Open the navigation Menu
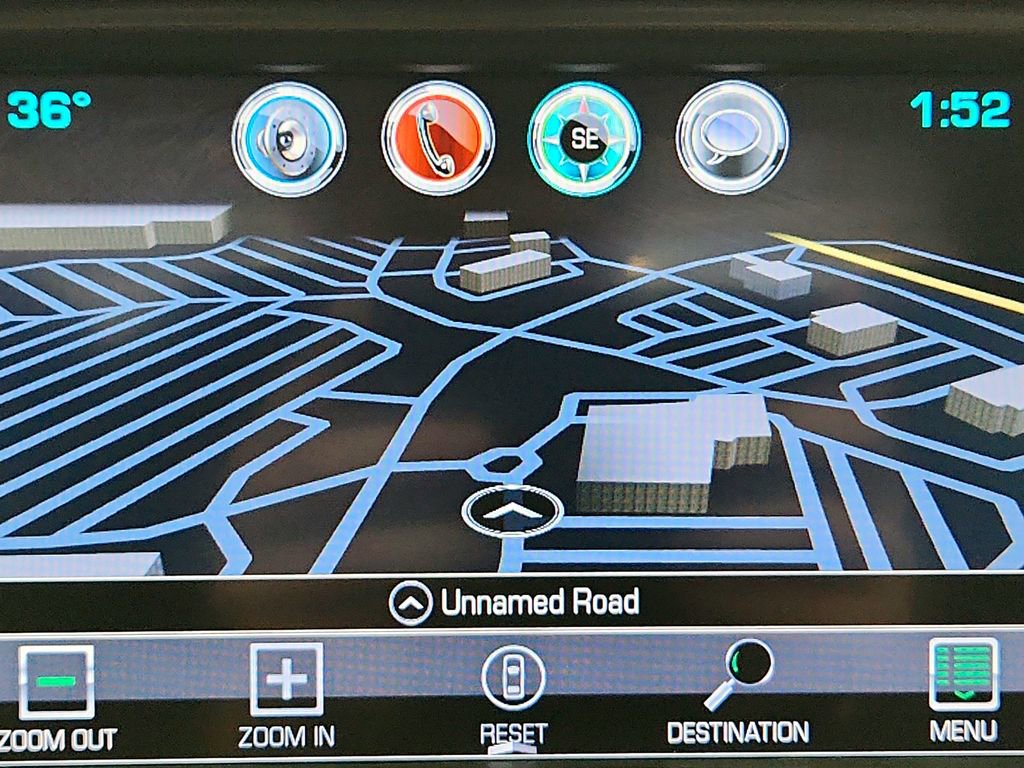 (963, 690)
